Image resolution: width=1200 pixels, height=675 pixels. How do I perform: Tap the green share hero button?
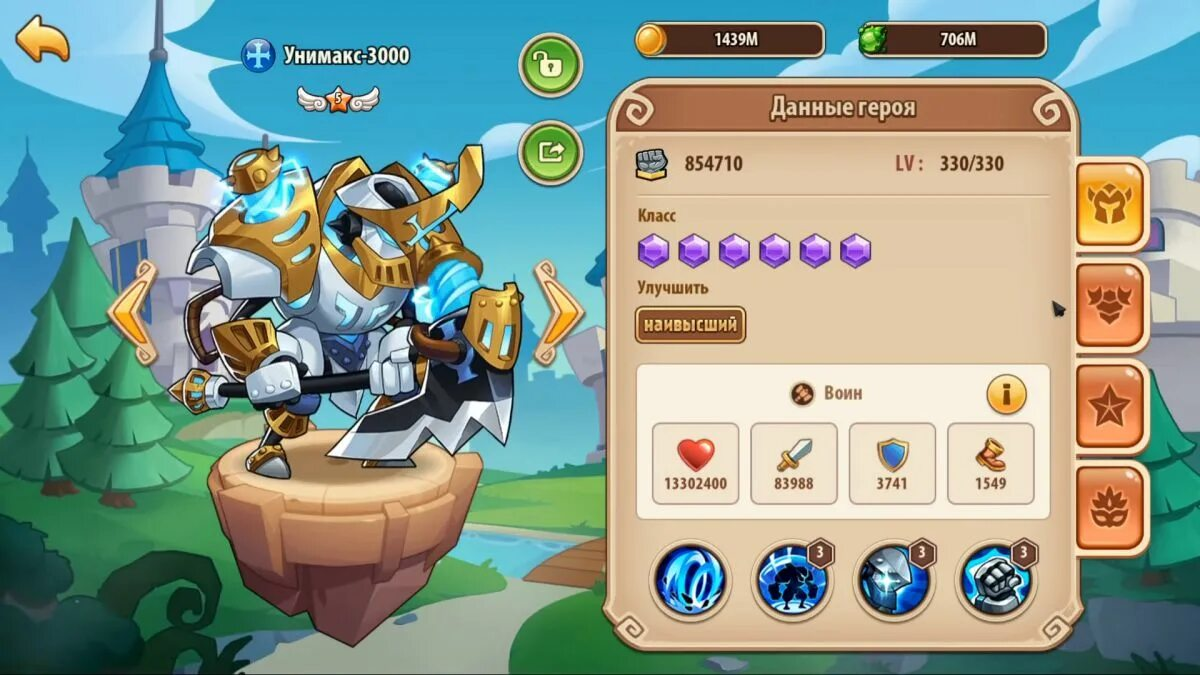[550, 152]
